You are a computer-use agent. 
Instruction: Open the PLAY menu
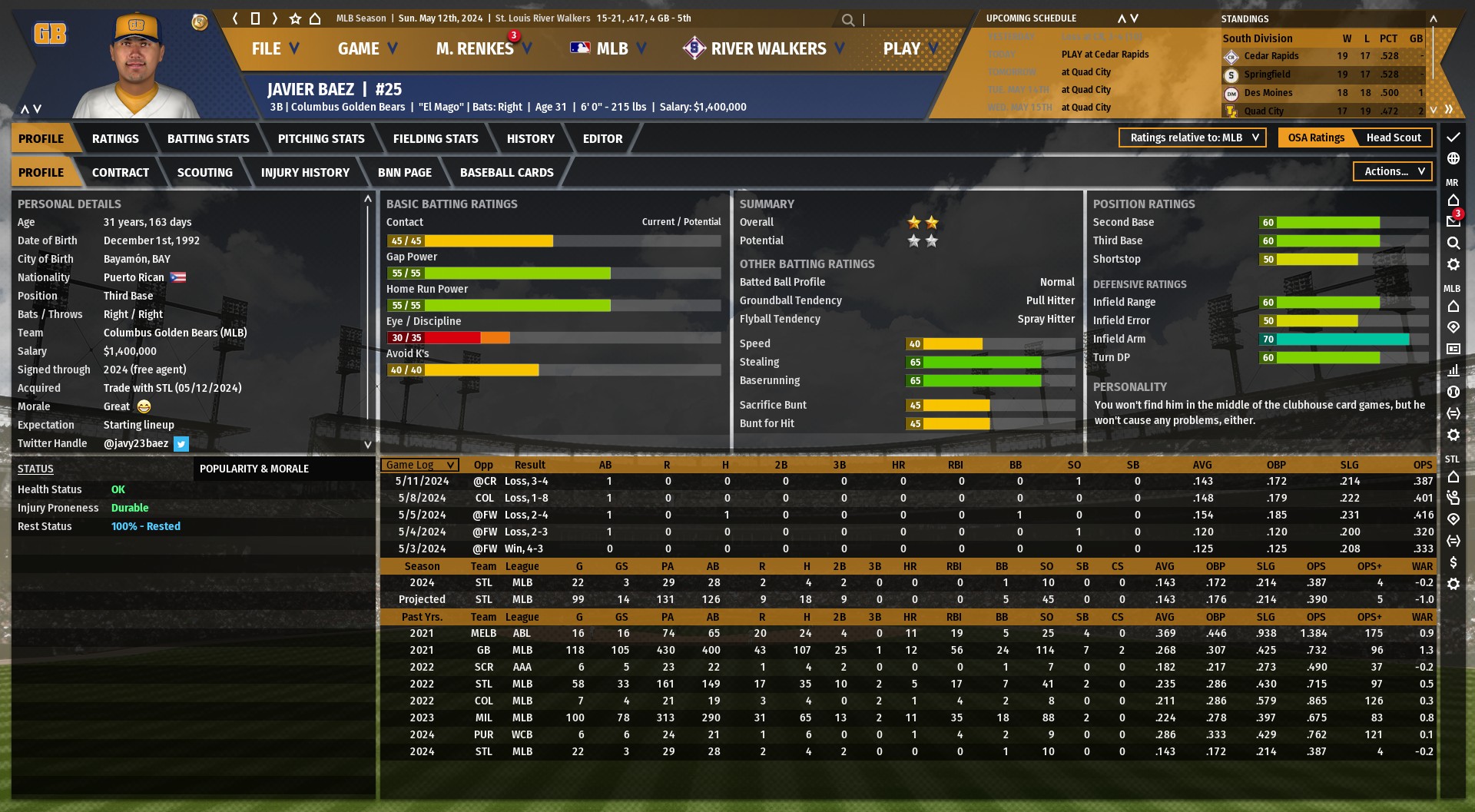click(x=910, y=48)
